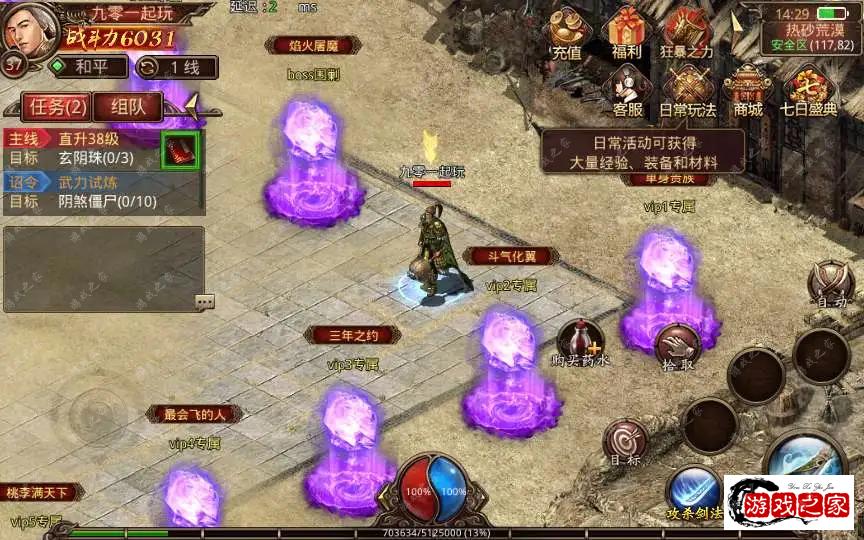Switch to the 组队 team tab

(x=129, y=106)
